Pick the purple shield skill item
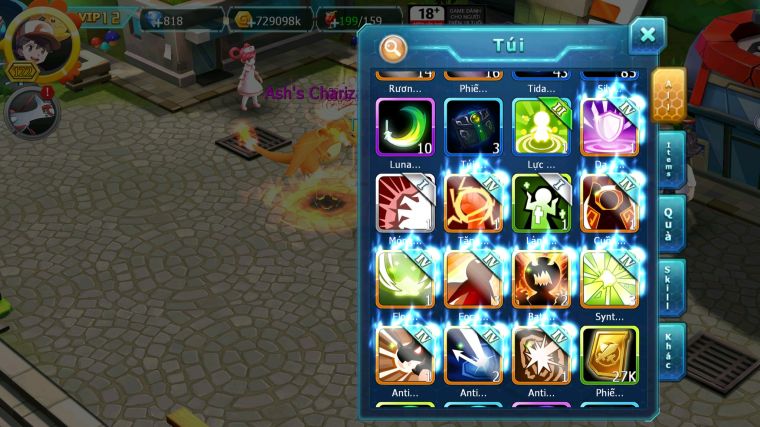The image size is (760, 427). click(608, 126)
